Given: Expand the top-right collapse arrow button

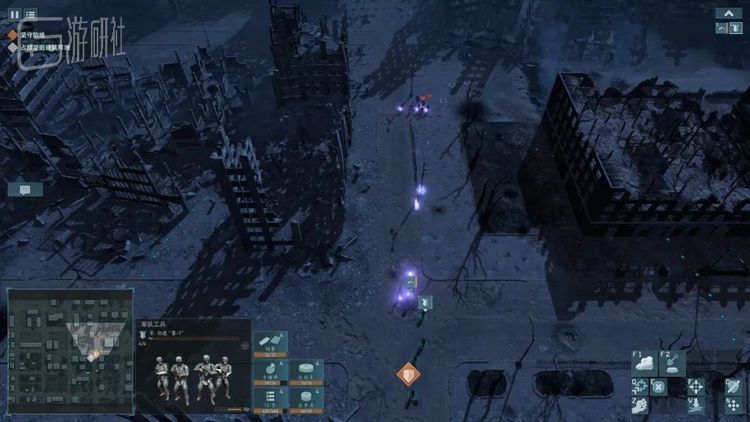Looking at the screenshot, I should 728,13.
